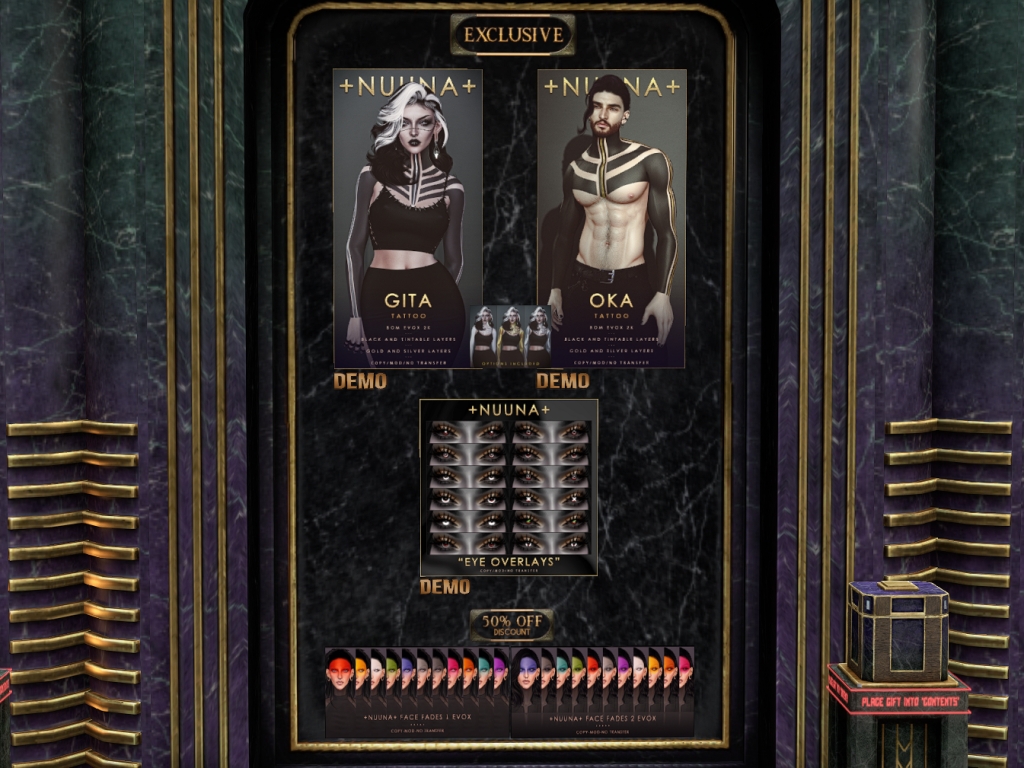1024x768 pixels.
Task: Choose the Face Fades 2 Evox pack
Action: [x=602, y=693]
